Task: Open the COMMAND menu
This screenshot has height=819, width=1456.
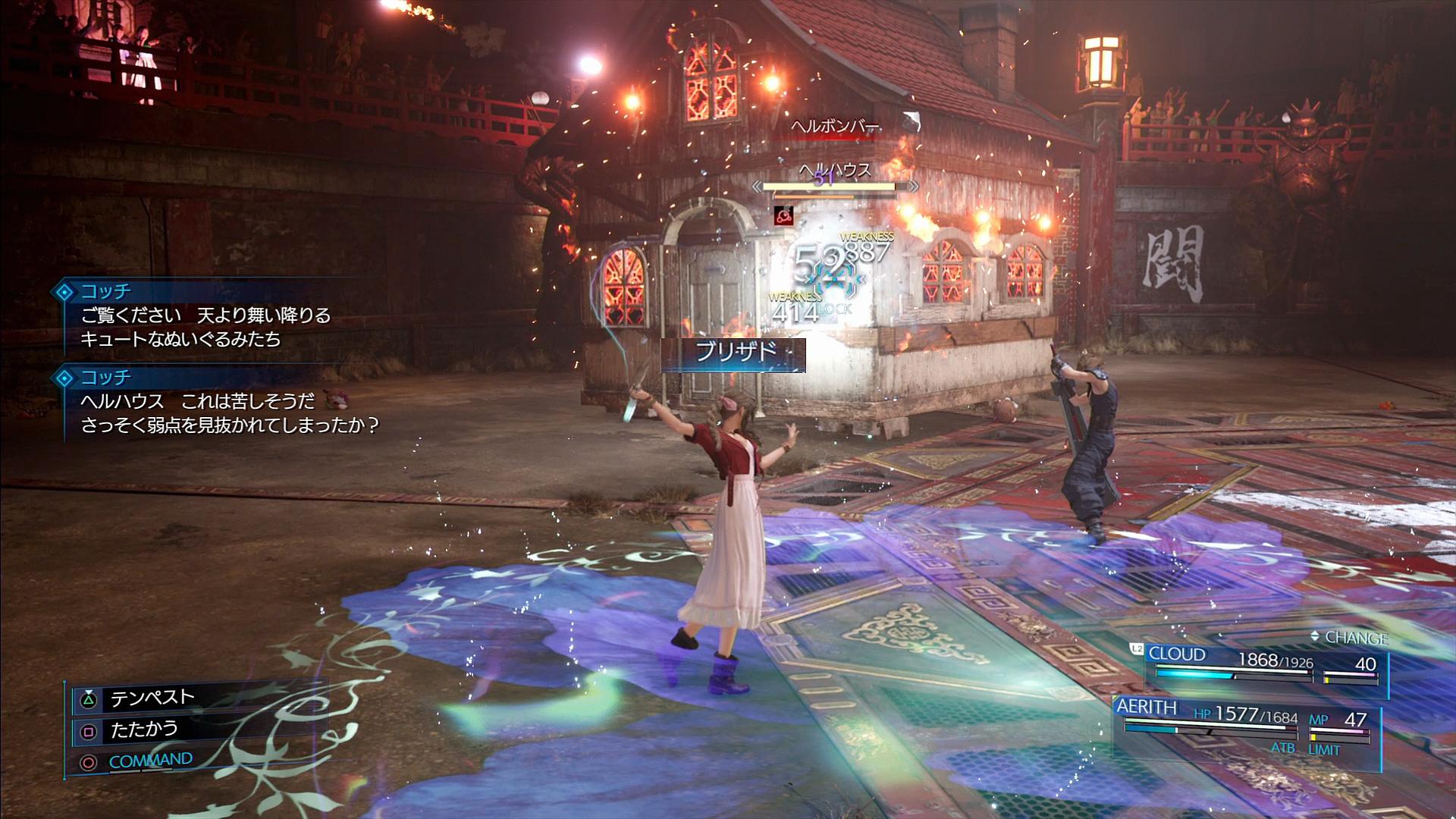Action: [x=150, y=760]
